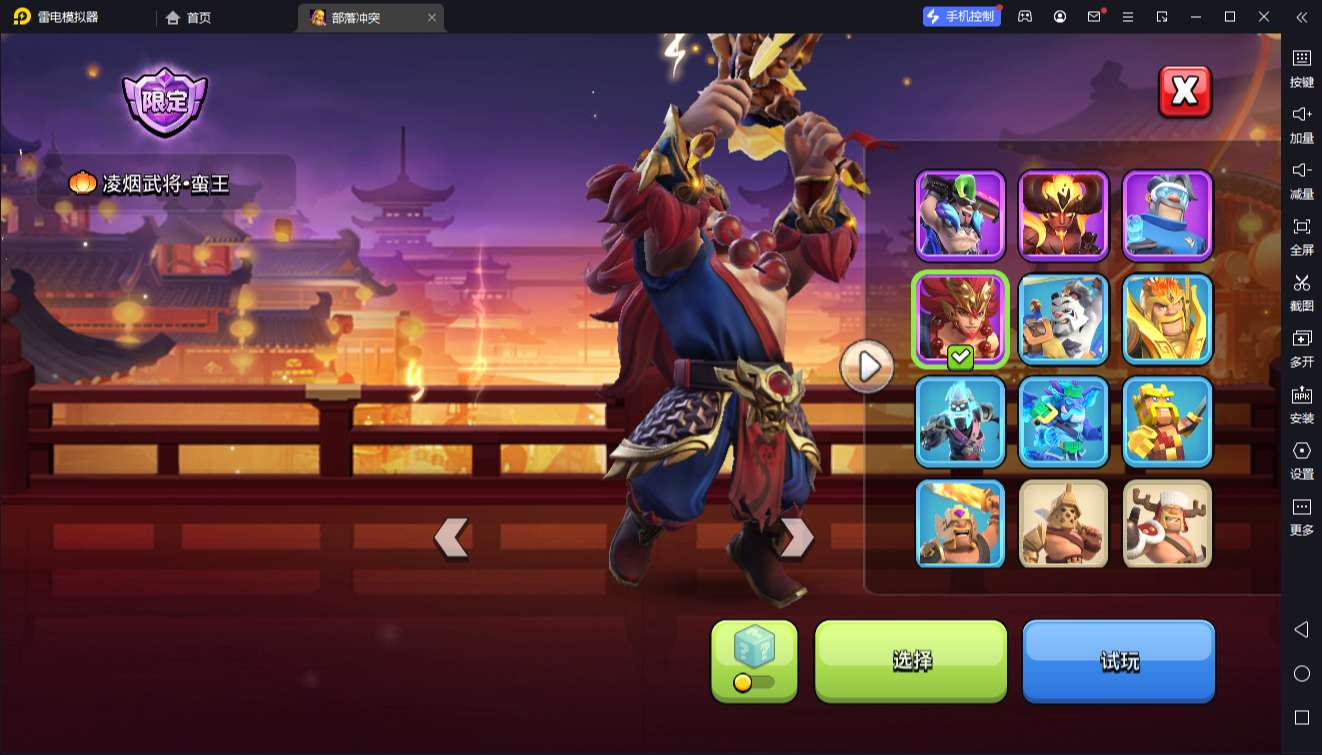The height and width of the screenshot is (755, 1322).
Task: Confirm the skin with the green 选择 button
Action: (x=911, y=660)
